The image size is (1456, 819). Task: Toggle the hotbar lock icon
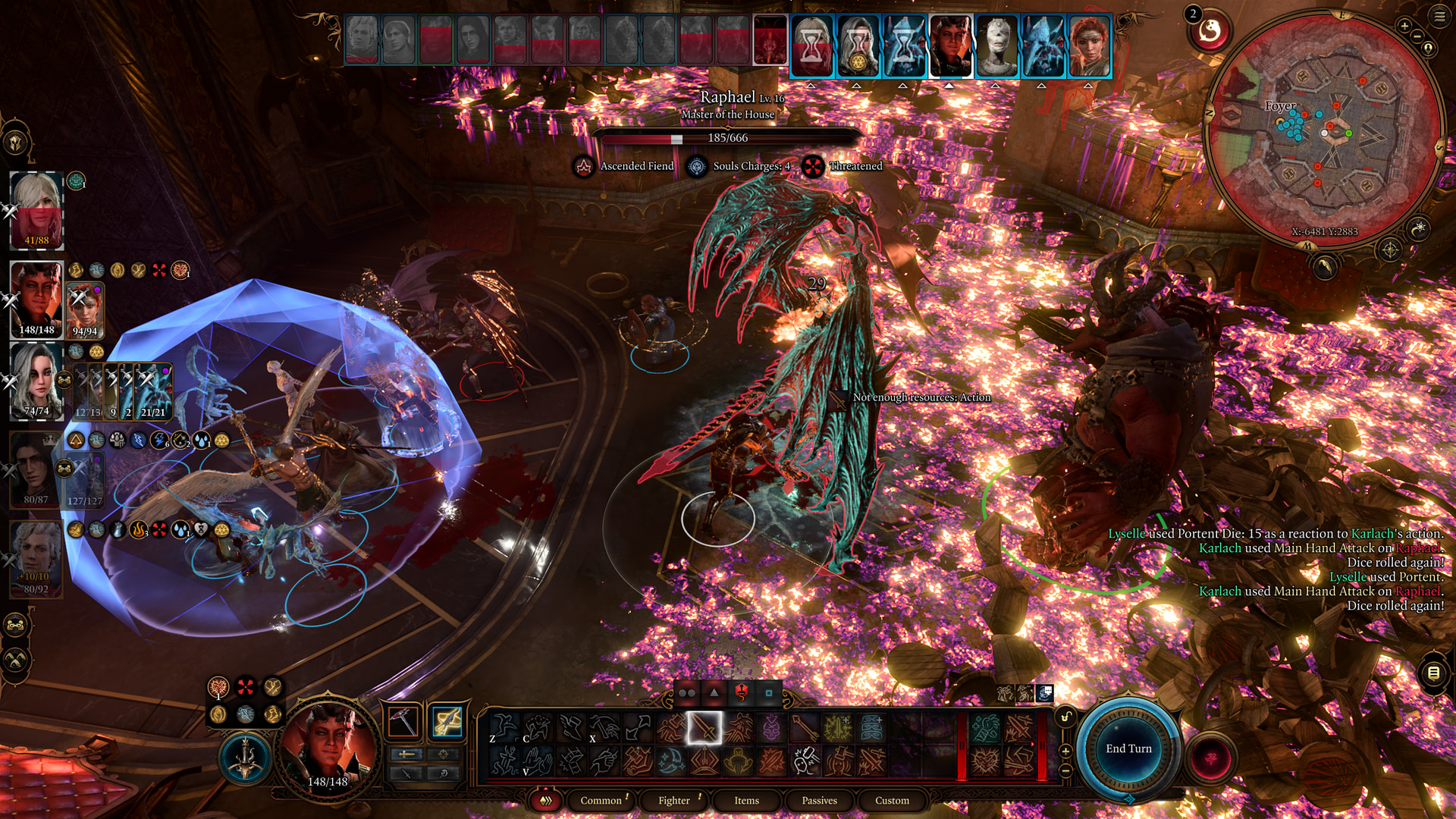pos(1065,717)
